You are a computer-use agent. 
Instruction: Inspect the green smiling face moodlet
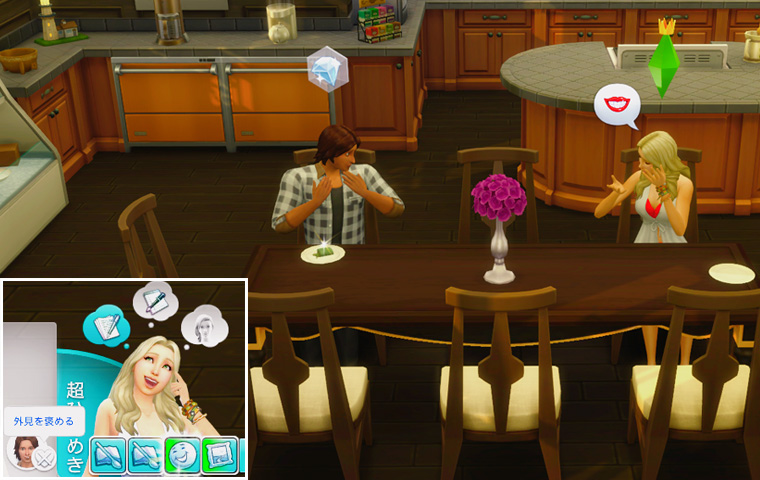(182, 455)
